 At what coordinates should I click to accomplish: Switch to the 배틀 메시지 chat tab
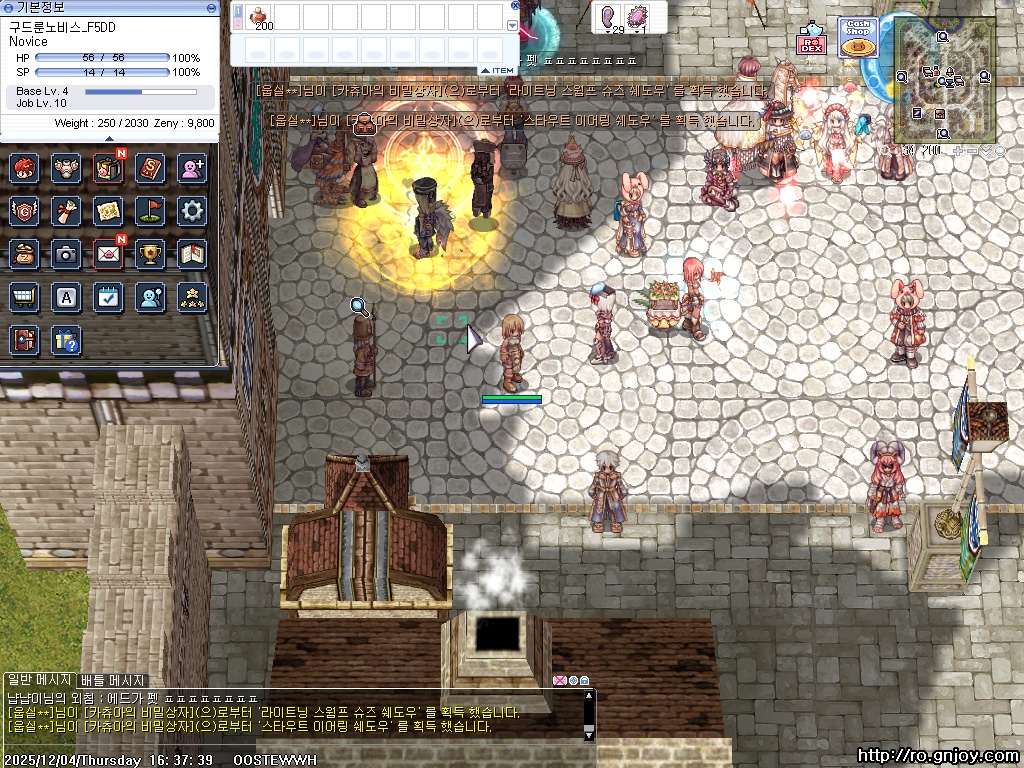113,680
